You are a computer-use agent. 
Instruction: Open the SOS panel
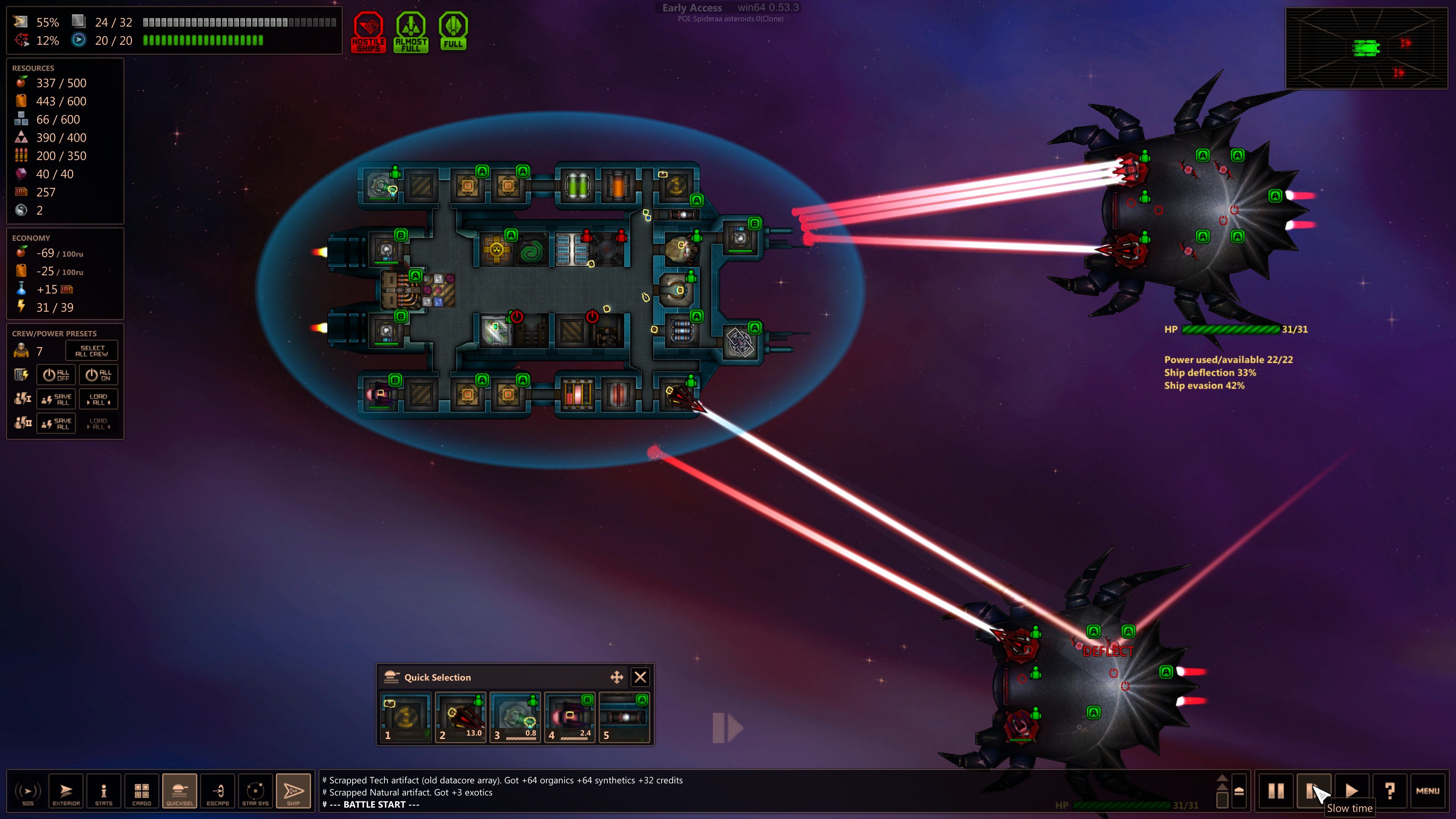point(28,791)
